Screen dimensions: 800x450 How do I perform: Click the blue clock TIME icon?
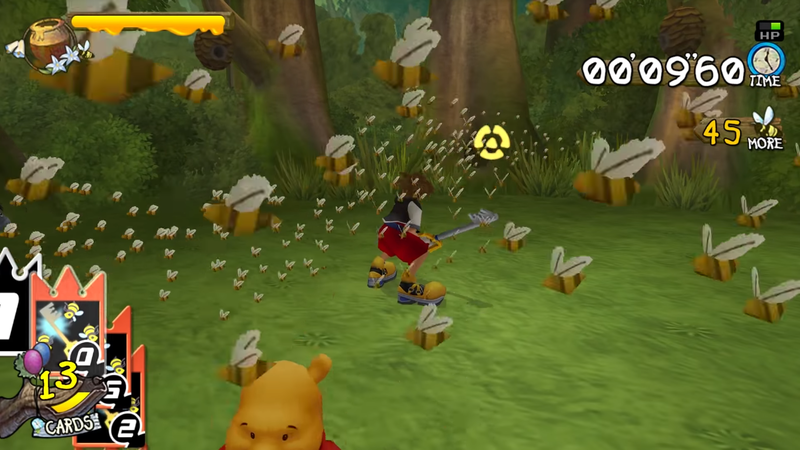point(766,62)
